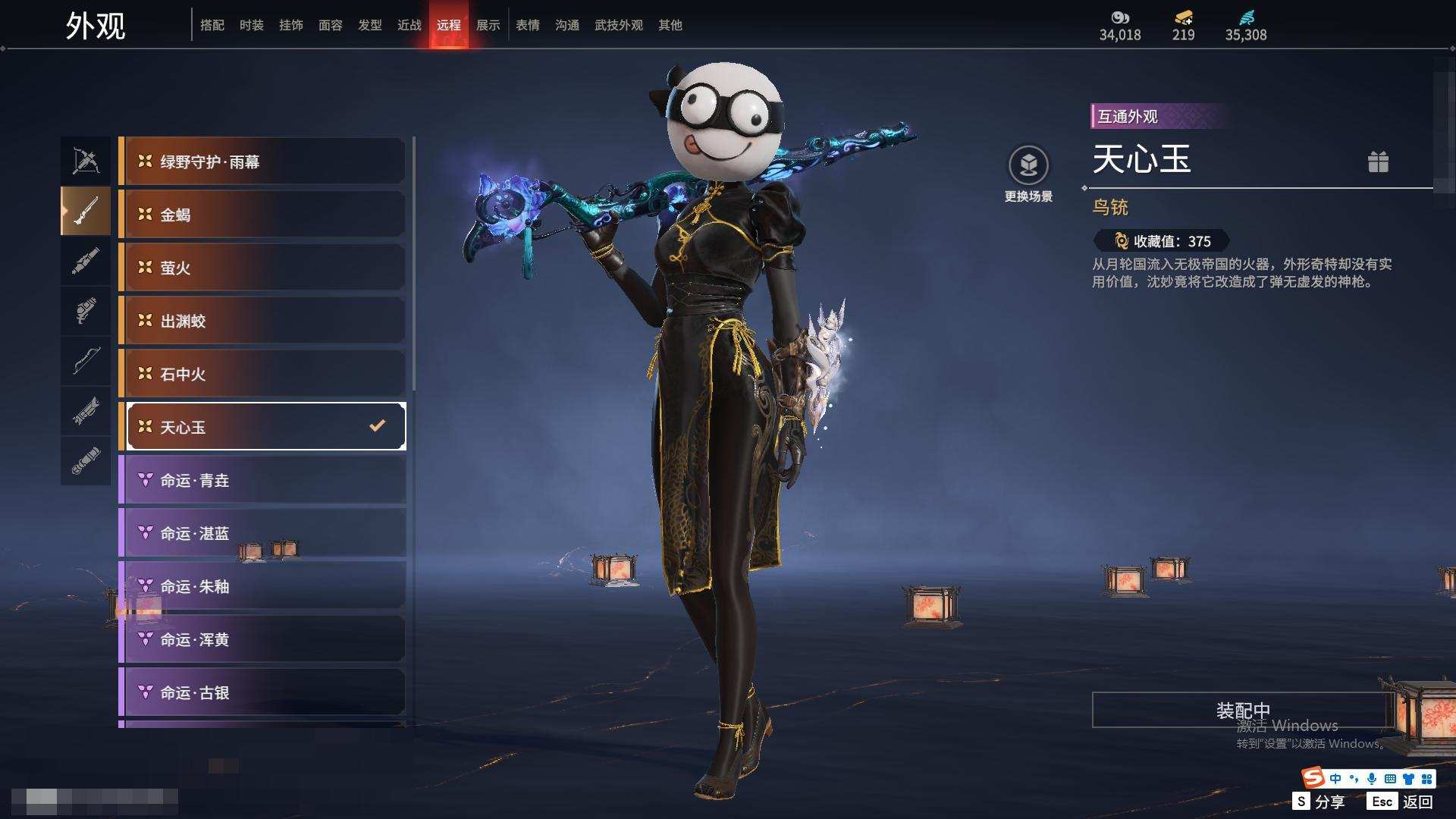Click the selected 天心玉 skin row

[x=262, y=427]
